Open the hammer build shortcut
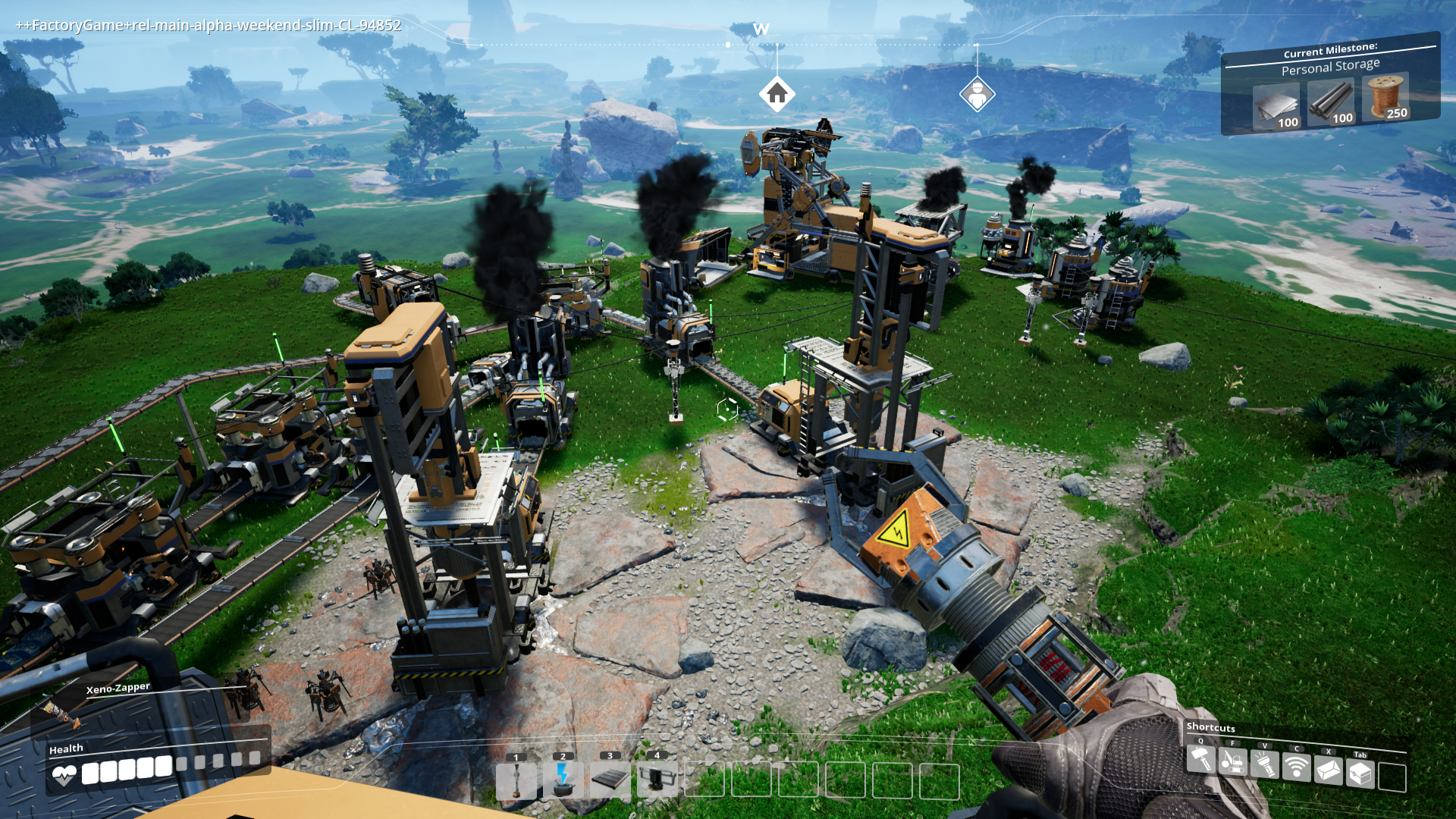 click(1201, 758)
